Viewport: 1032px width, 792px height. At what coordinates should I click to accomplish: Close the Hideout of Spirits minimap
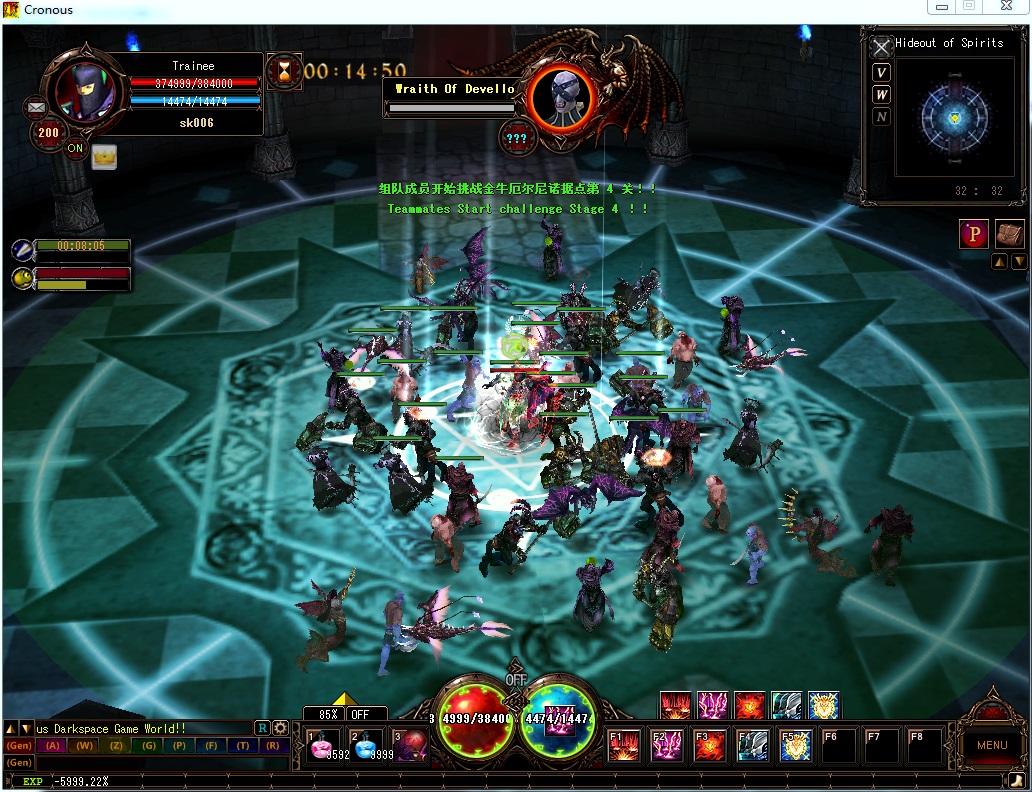coord(881,47)
